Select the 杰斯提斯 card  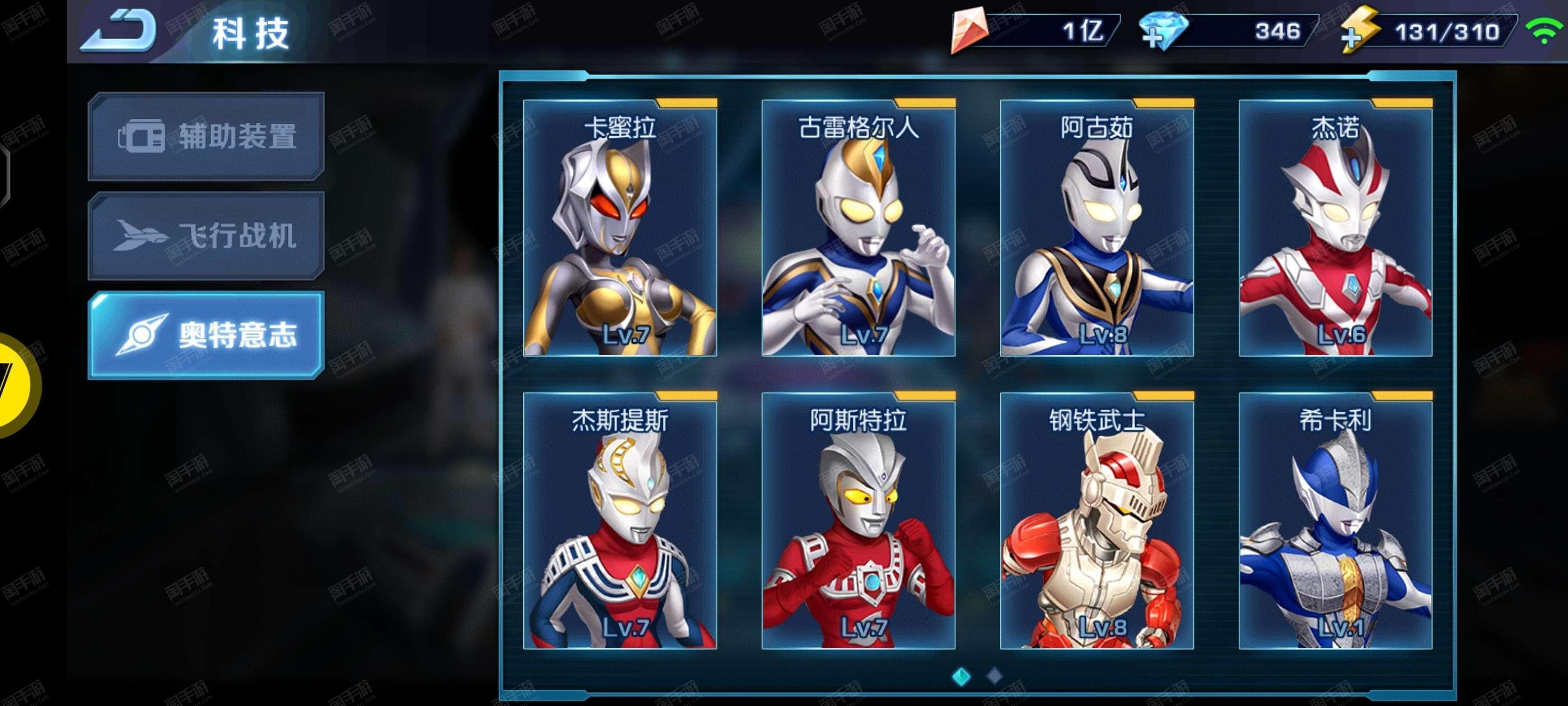(620, 521)
